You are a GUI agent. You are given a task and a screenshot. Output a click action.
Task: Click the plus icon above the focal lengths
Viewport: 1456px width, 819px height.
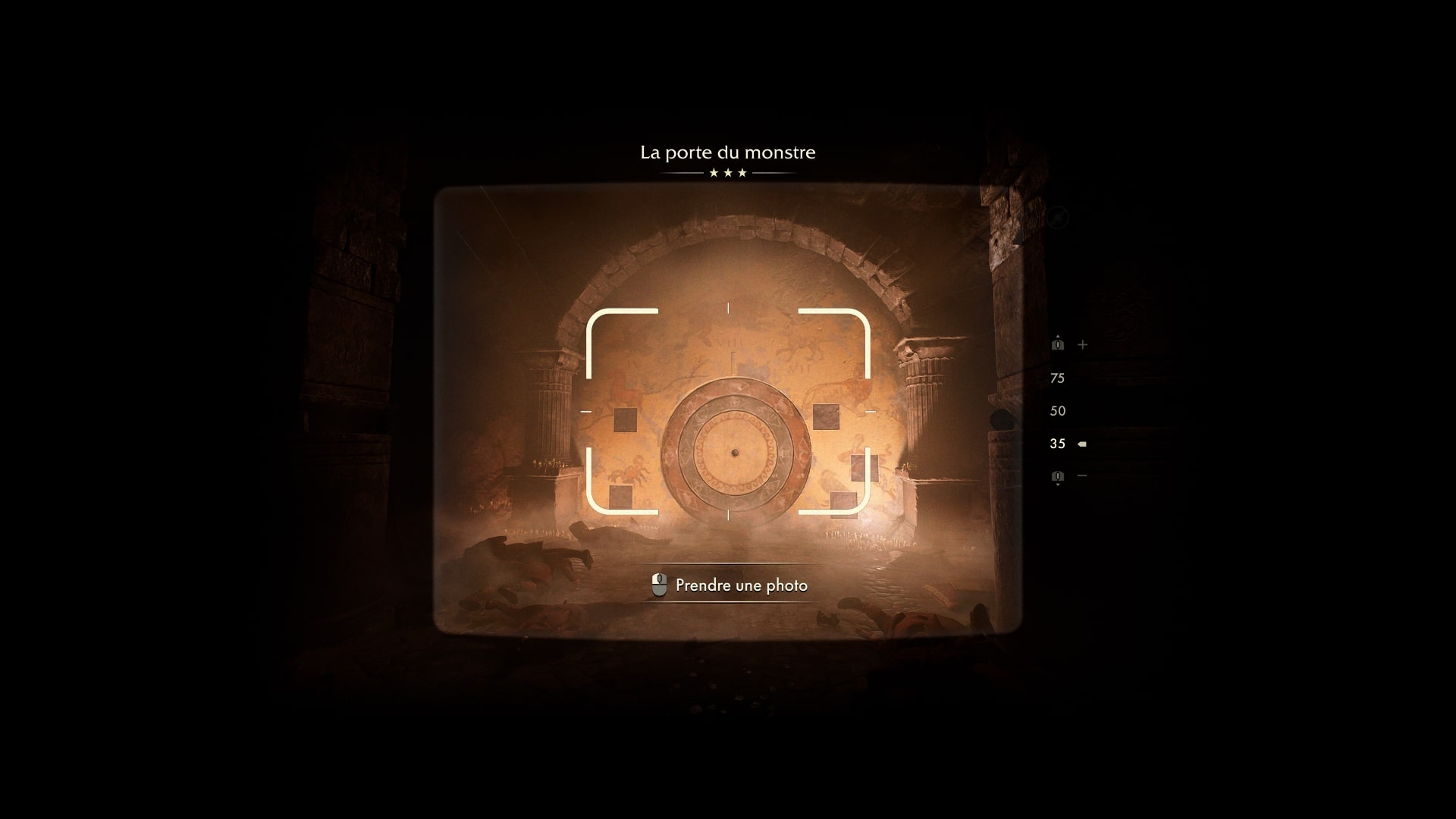(1082, 344)
